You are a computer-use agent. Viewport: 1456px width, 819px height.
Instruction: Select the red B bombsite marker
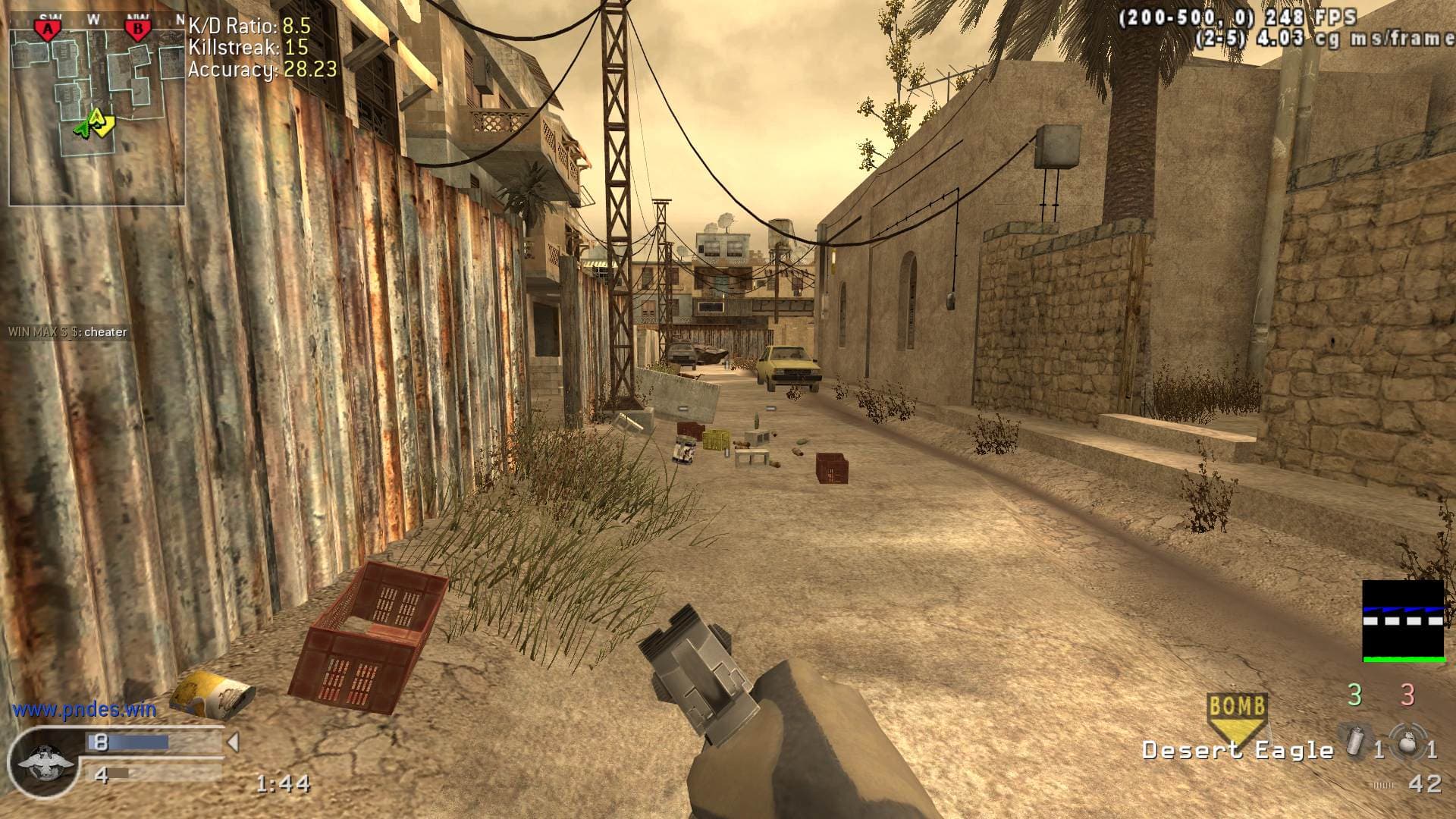click(x=138, y=30)
